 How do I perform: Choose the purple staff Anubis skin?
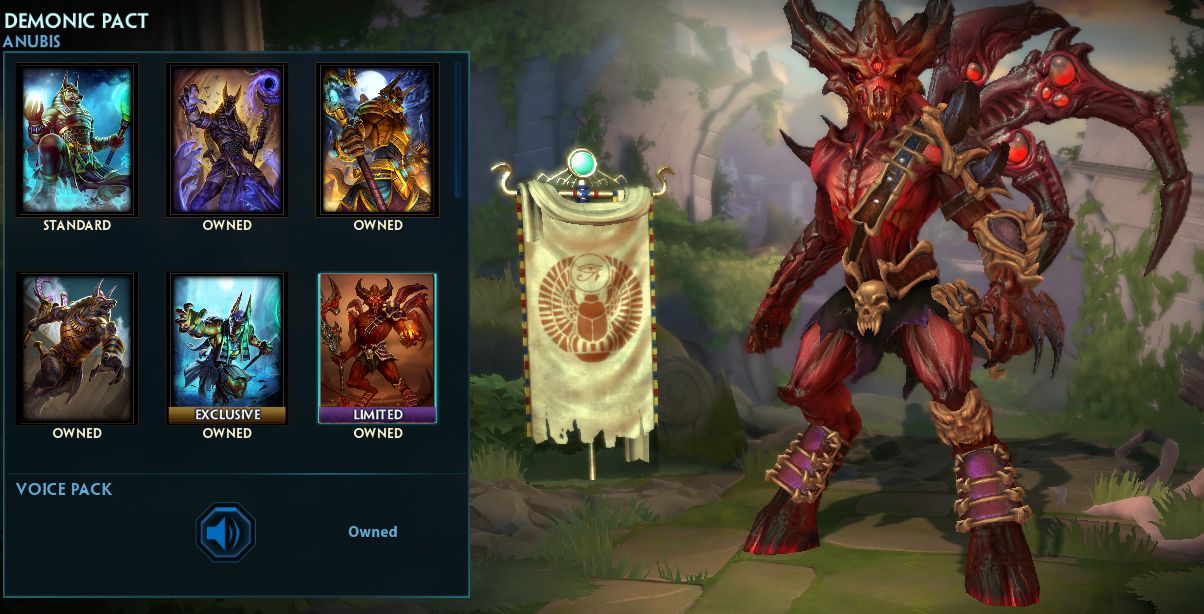227,140
